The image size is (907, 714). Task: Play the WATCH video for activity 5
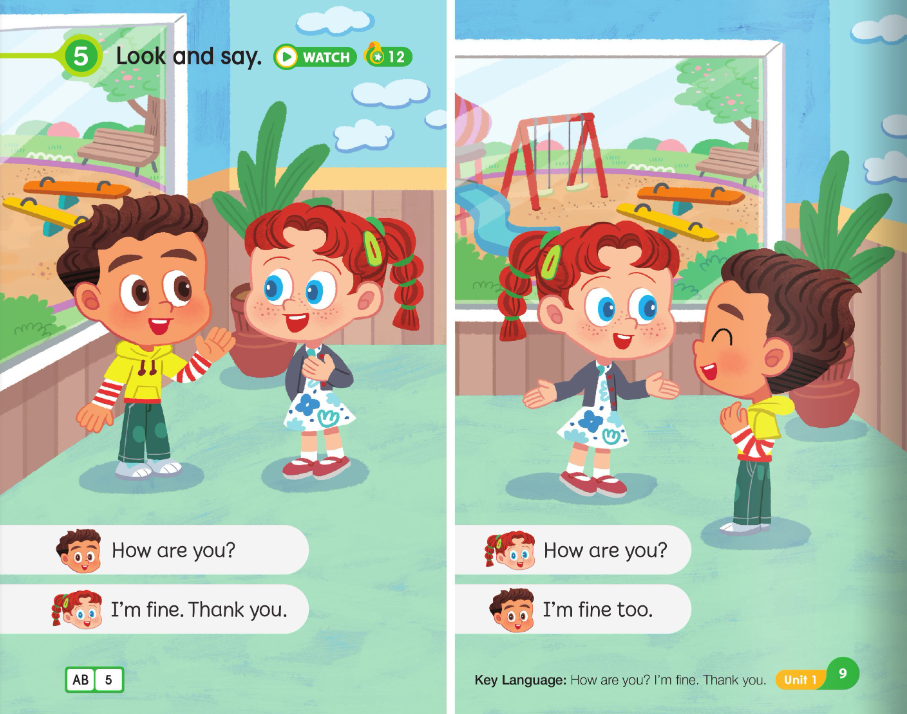(314, 57)
